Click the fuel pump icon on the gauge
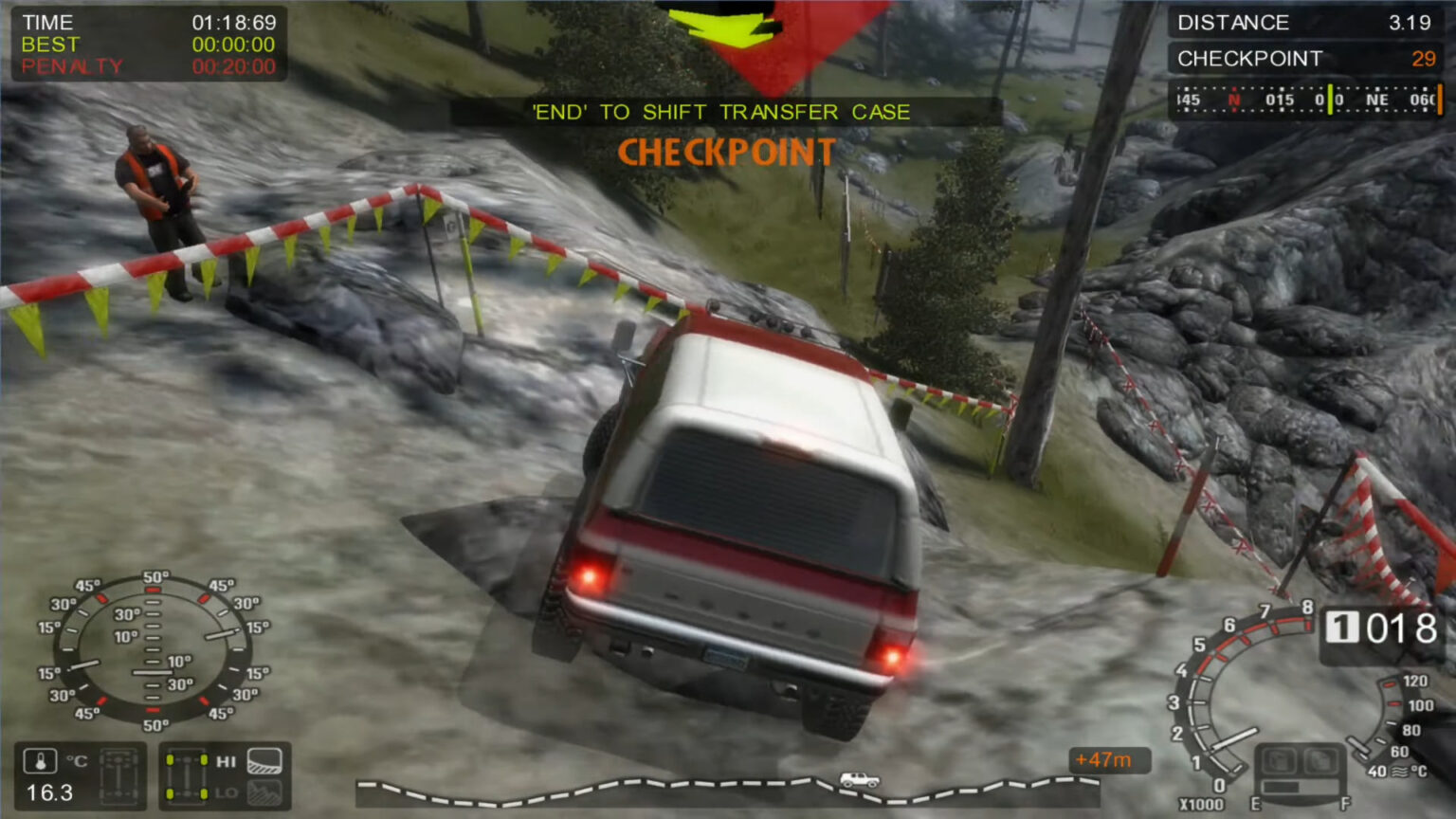This screenshot has height=819, width=1456. [x=1281, y=761]
